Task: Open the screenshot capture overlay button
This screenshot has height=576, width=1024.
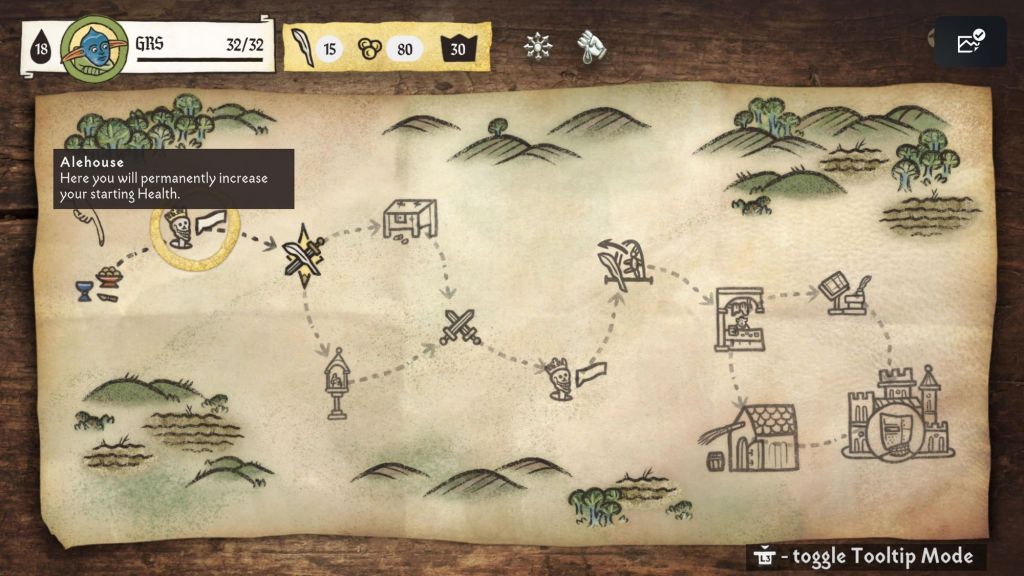Action: [970, 42]
